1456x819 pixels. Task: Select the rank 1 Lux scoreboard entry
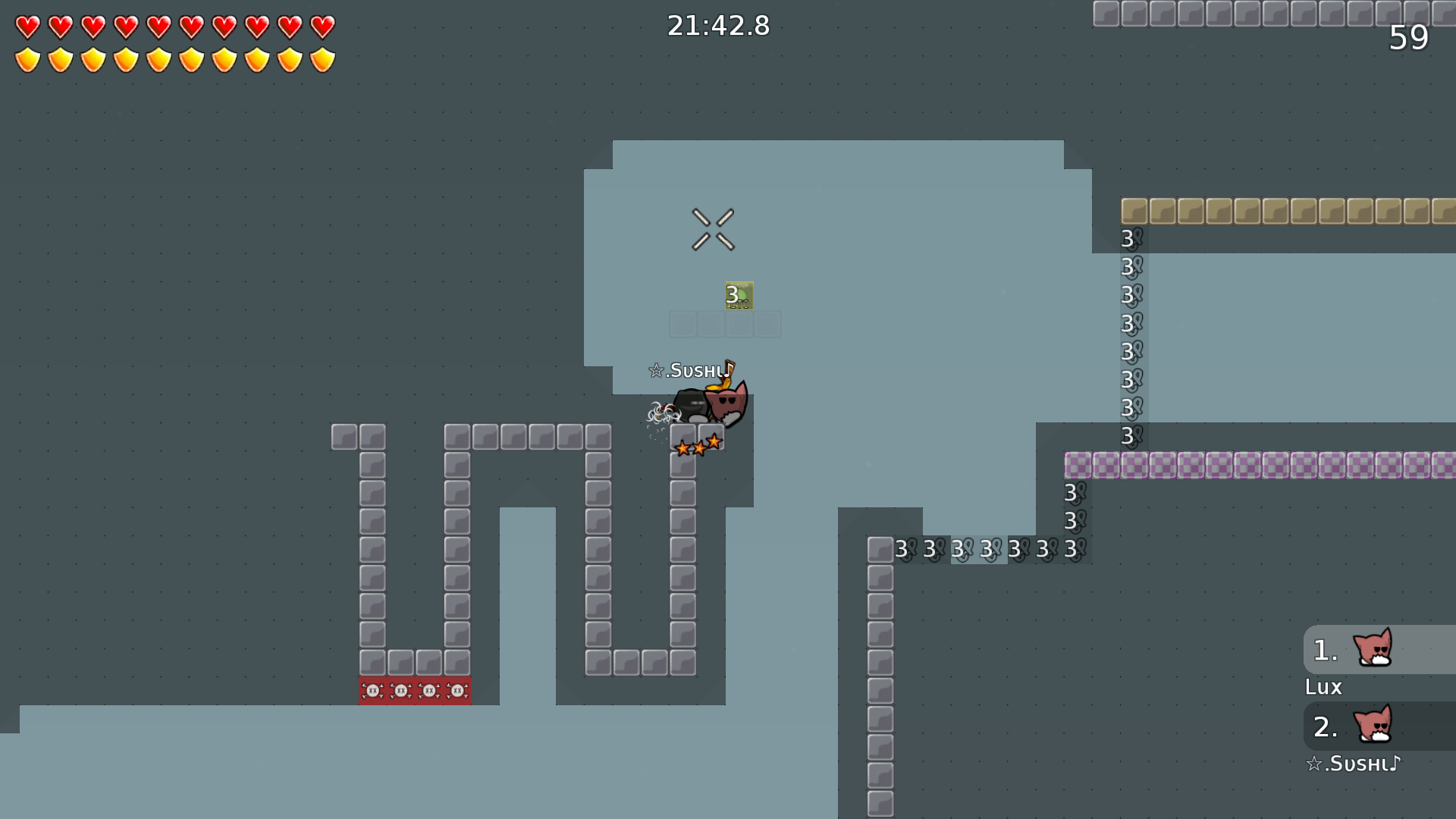pyautogui.click(x=1377, y=650)
